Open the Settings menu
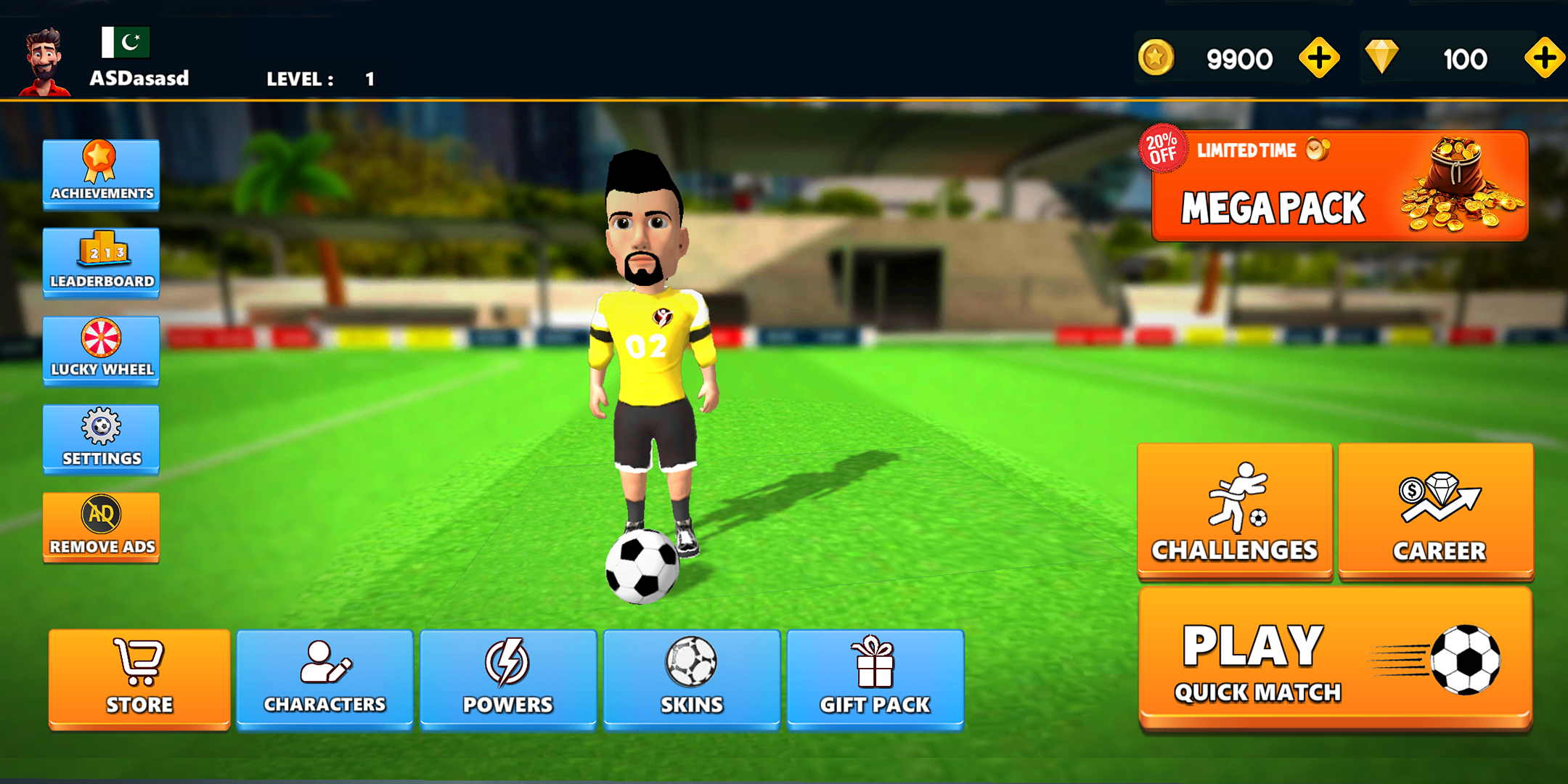 pyautogui.click(x=101, y=438)
